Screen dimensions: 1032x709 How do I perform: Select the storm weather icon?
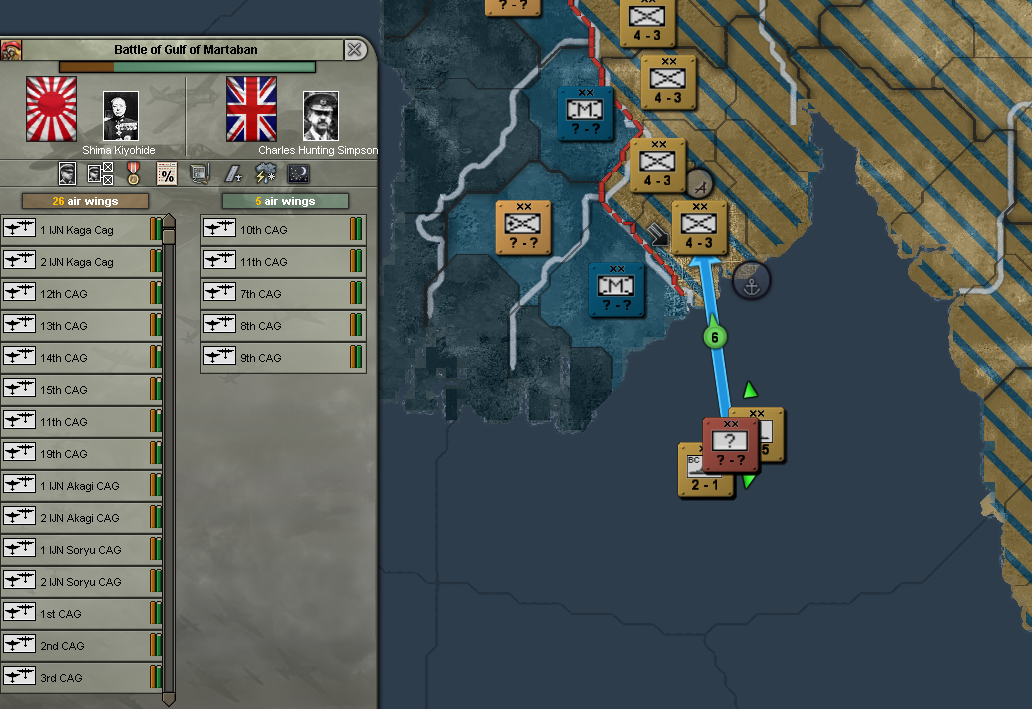tap(266, 173)
